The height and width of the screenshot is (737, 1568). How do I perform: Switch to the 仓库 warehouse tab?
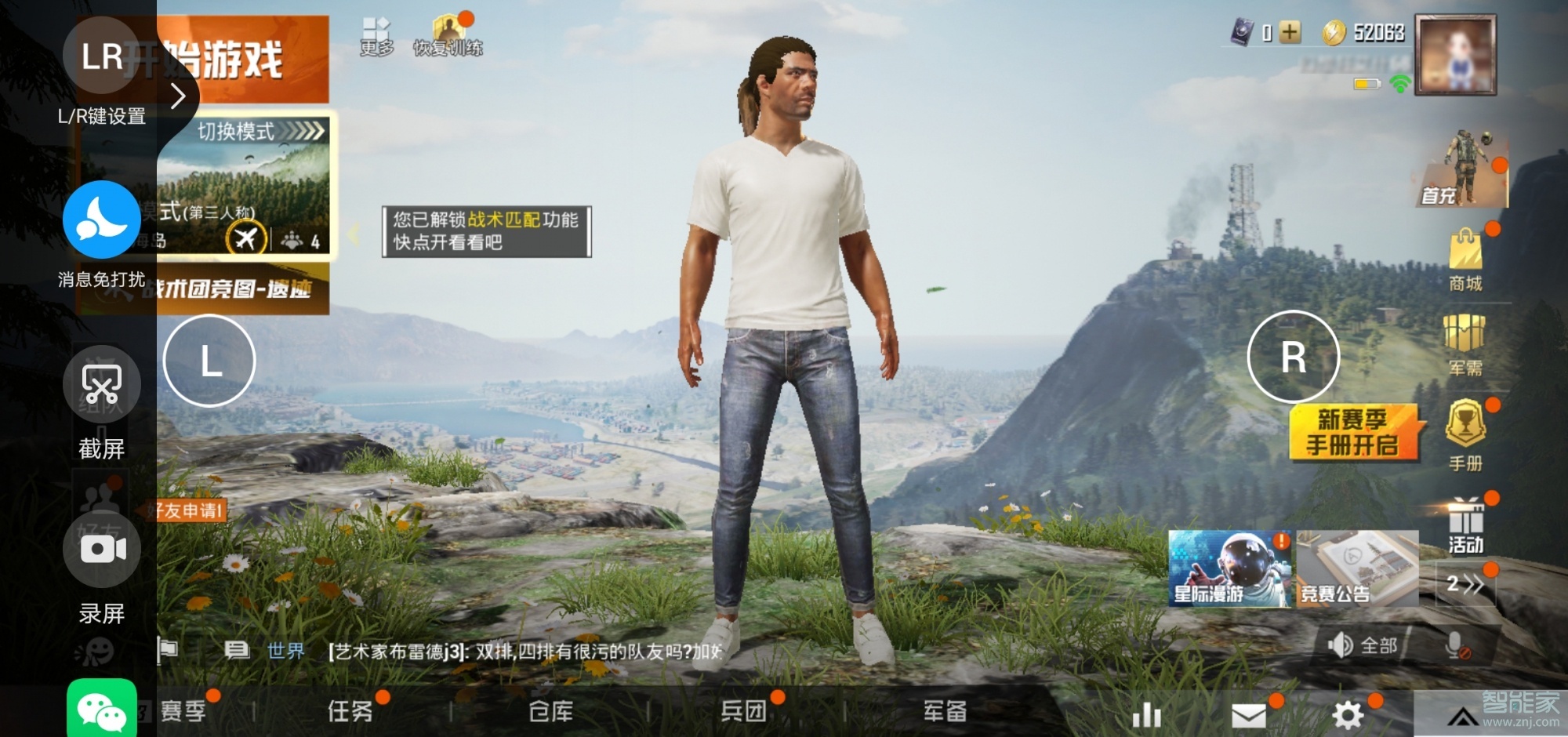553,712
